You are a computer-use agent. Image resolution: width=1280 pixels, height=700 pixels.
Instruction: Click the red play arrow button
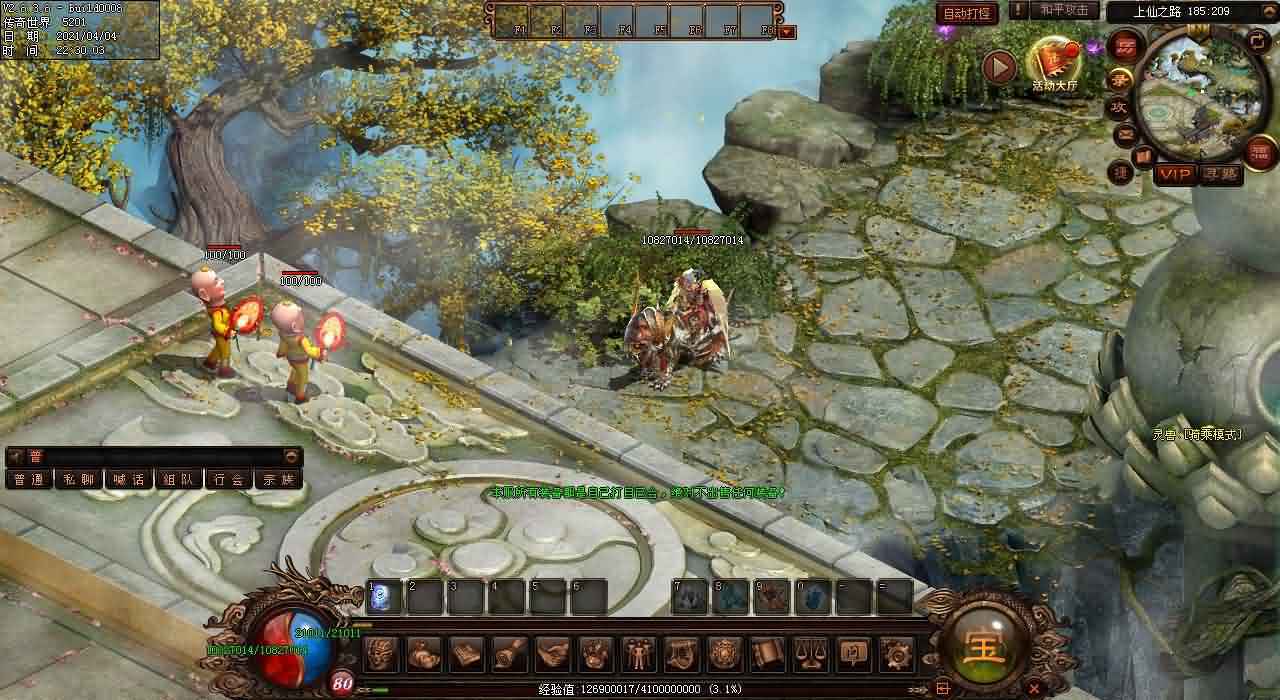(999, 67)
